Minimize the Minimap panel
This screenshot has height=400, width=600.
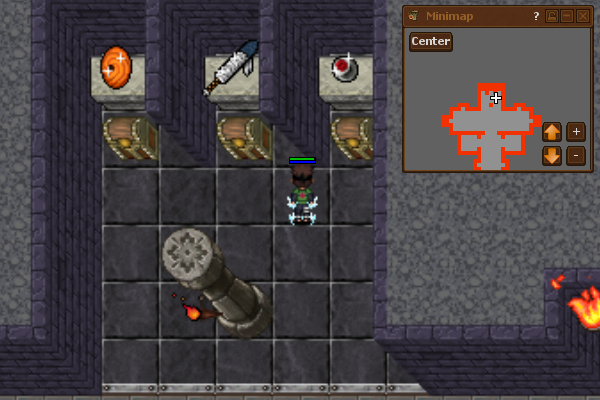tap(566, 16)
